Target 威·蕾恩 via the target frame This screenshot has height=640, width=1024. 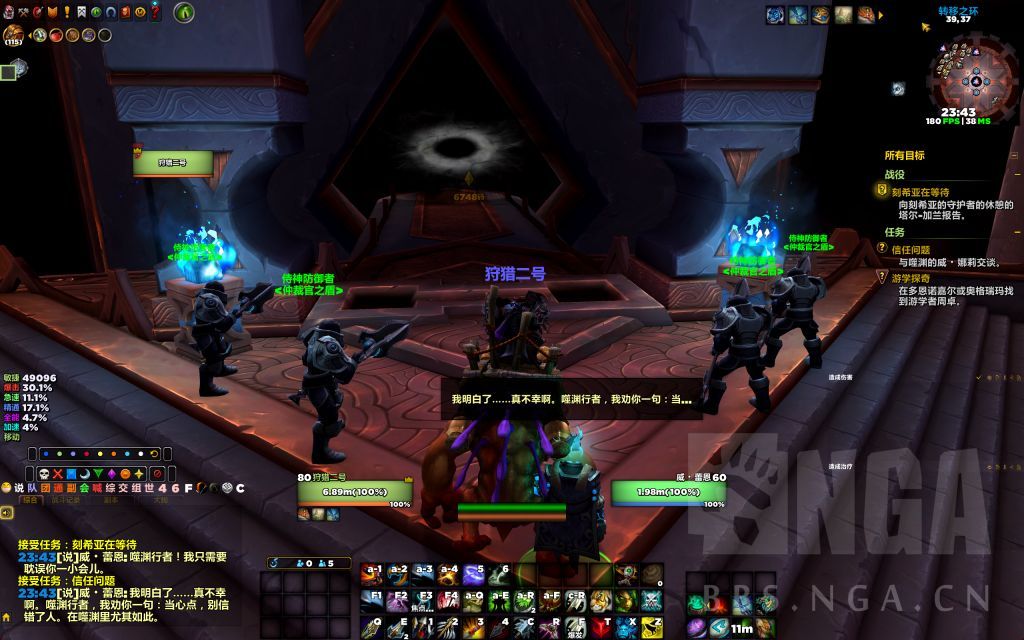pyautogui.click(x=669, y=492)
